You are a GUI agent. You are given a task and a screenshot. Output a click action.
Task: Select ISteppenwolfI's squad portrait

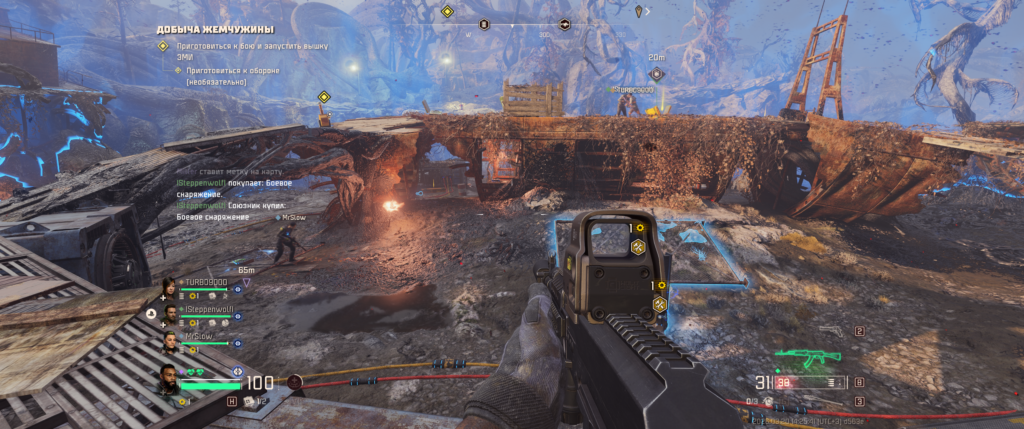[x=170, y=313]
